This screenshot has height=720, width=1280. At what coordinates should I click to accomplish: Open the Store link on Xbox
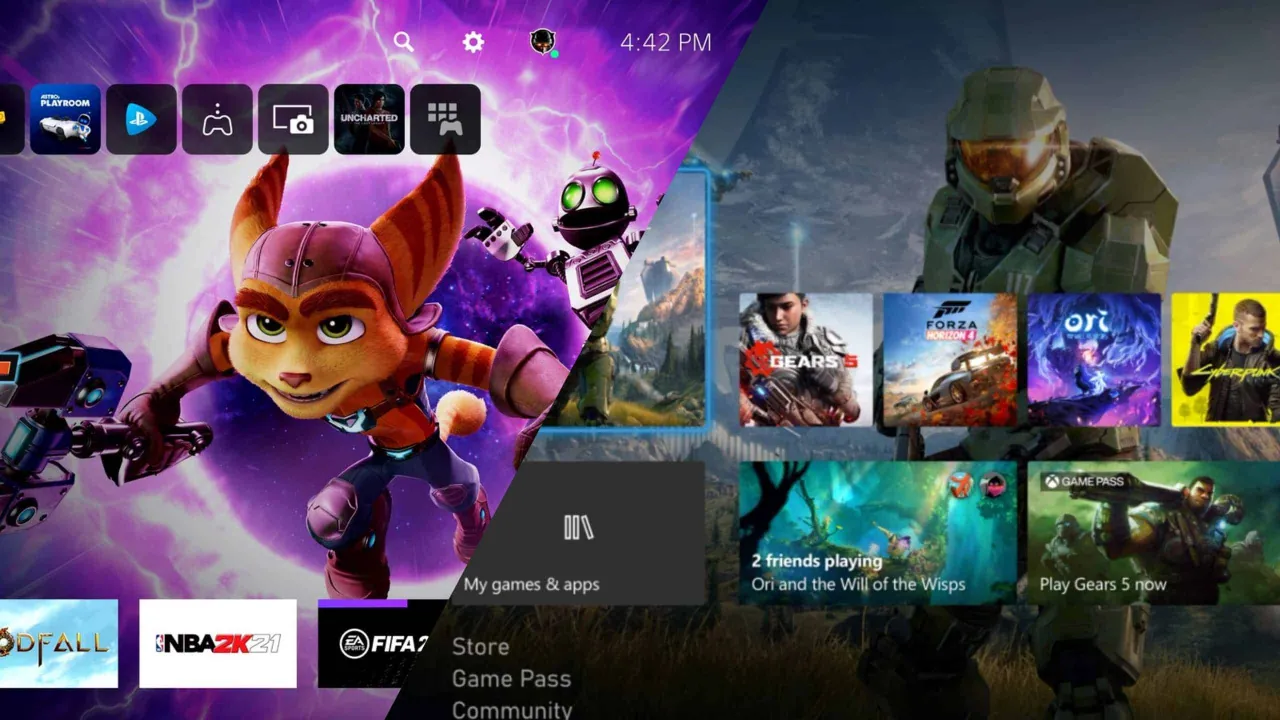pos(478,647)
